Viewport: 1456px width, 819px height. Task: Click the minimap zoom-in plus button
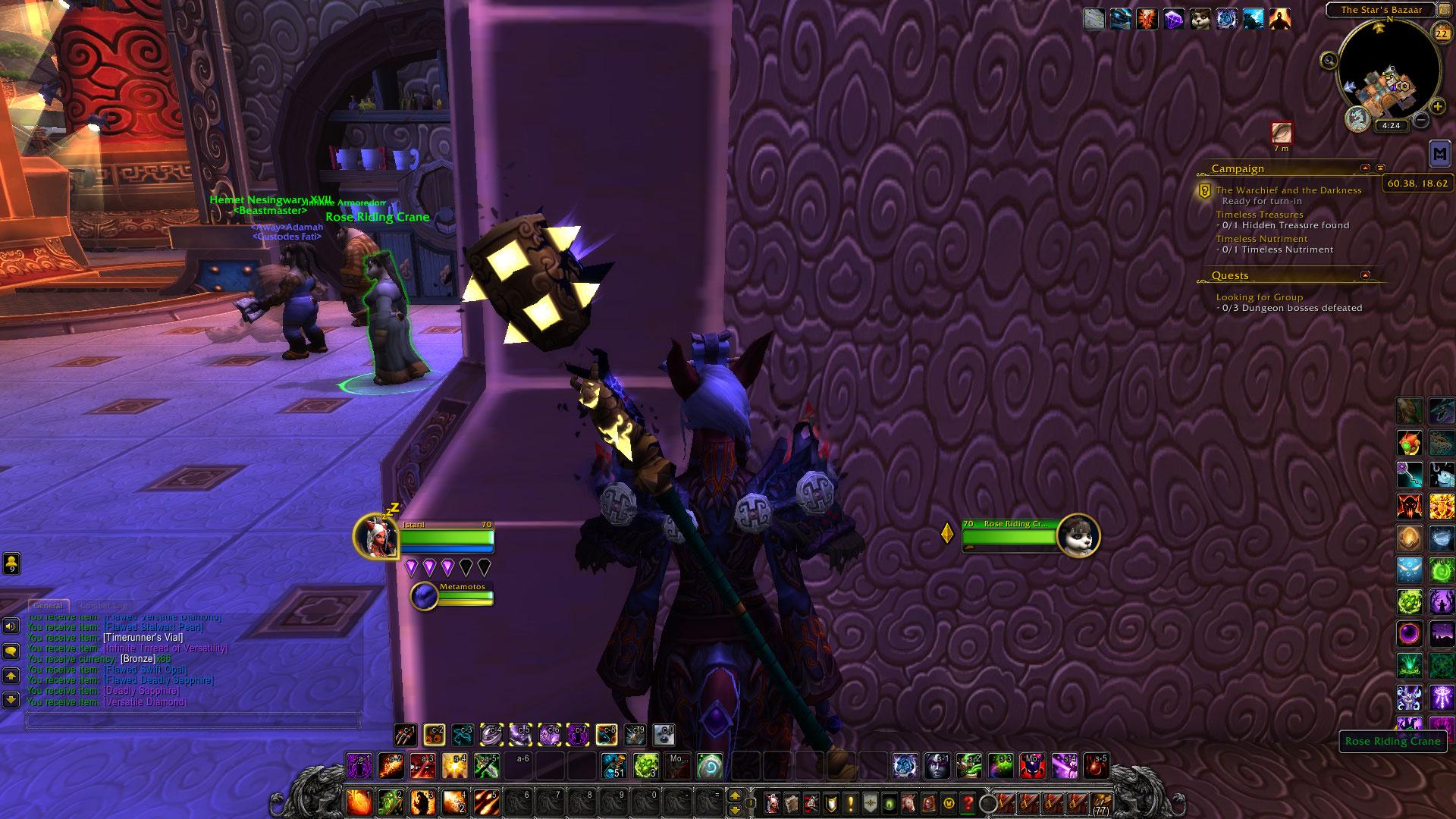[1437, 107]
